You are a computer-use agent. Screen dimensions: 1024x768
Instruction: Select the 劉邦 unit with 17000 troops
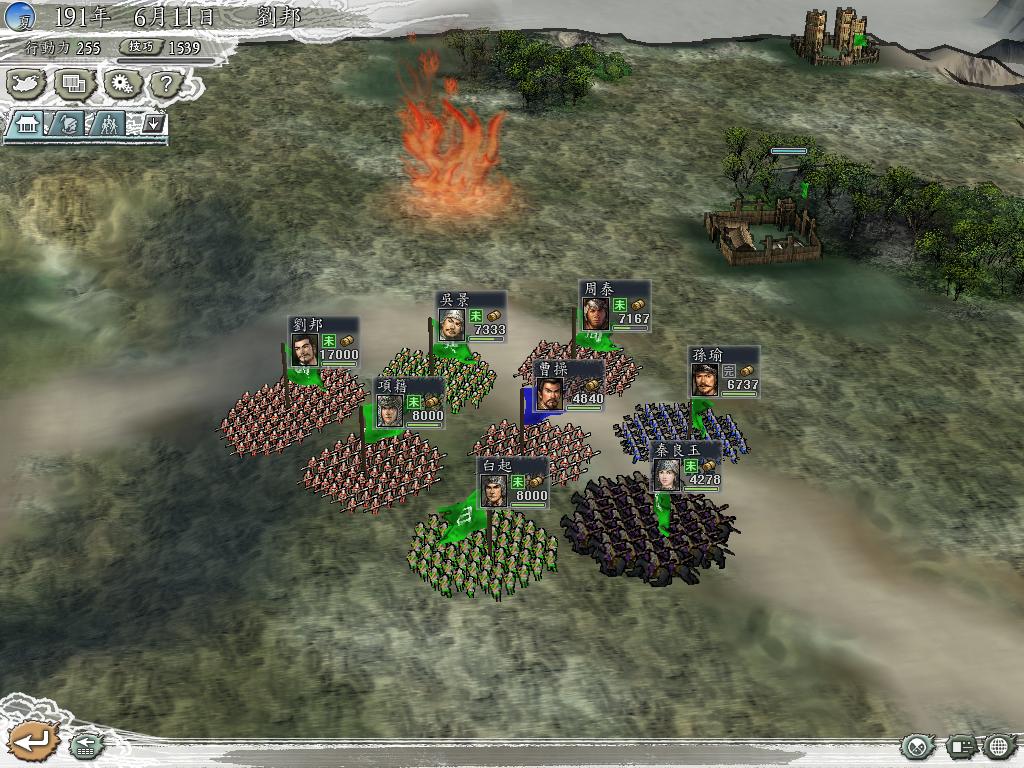point(323,342)
